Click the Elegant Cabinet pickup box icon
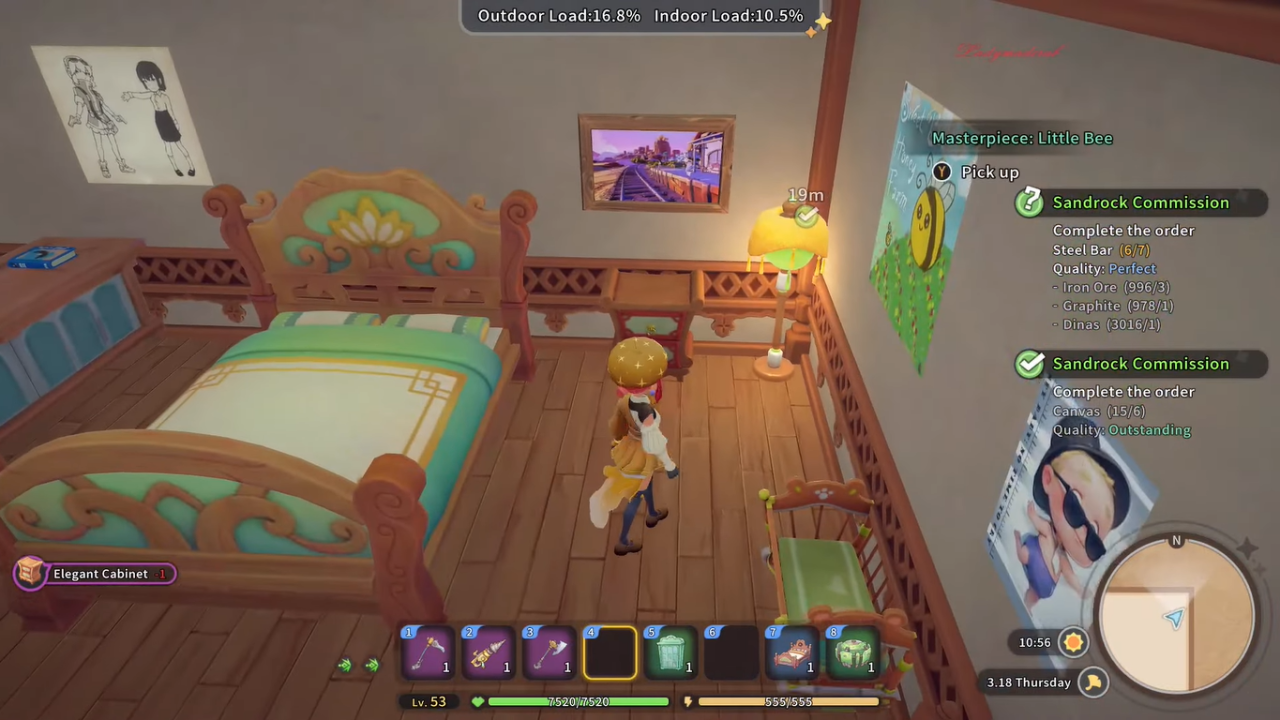1280x720 pixels. point(29,573)
